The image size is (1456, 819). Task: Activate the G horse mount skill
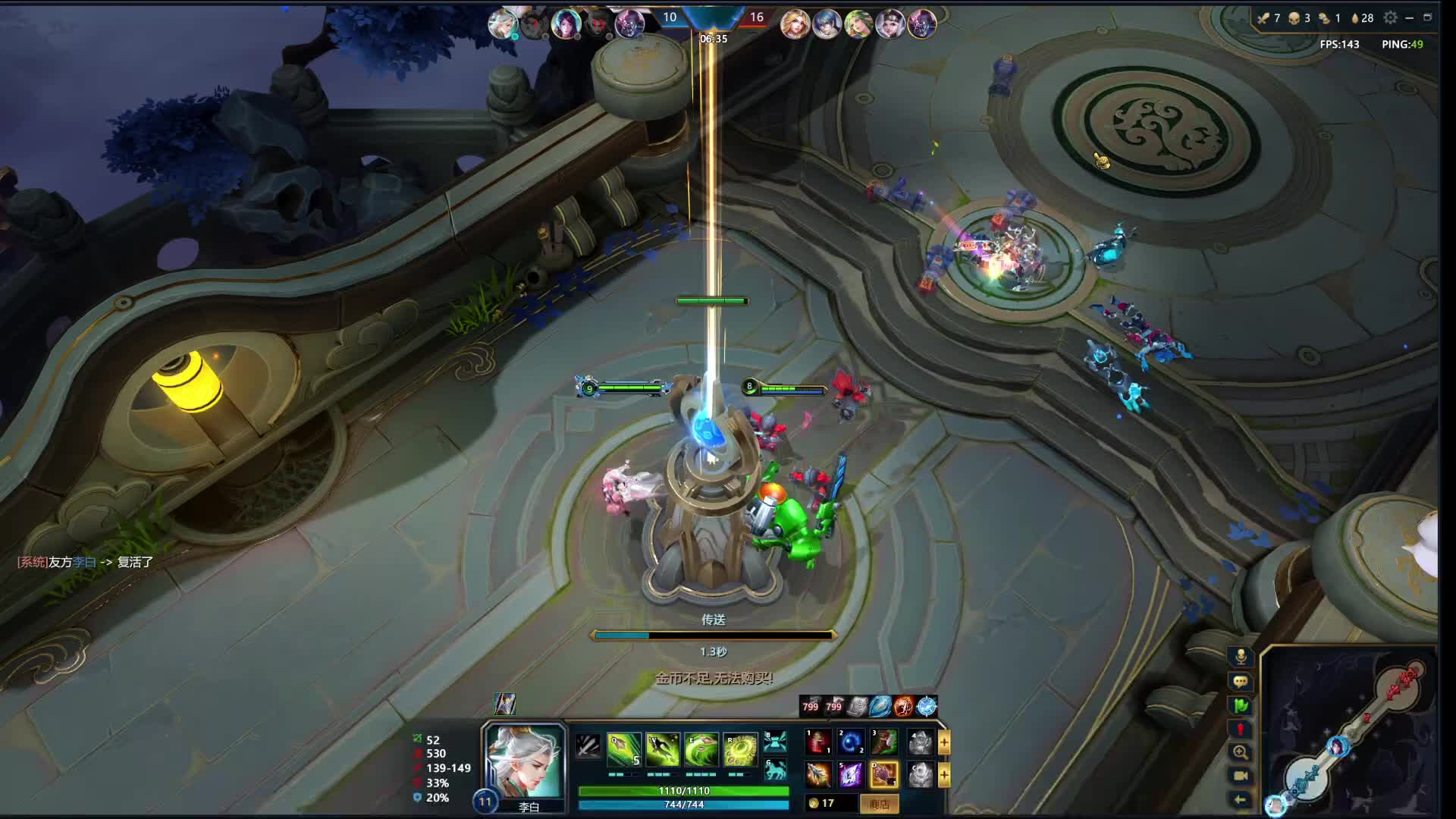click(x=775, y=771)
